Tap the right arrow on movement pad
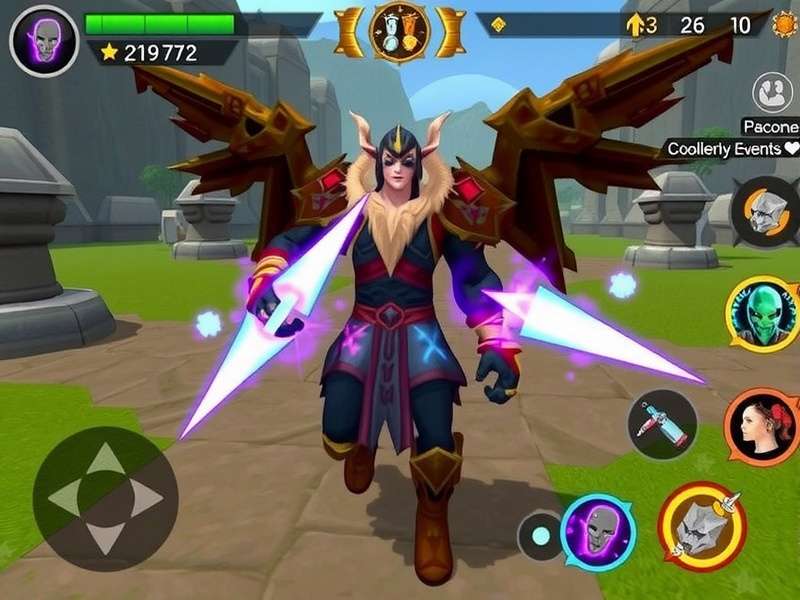 (x=145, y=498)
